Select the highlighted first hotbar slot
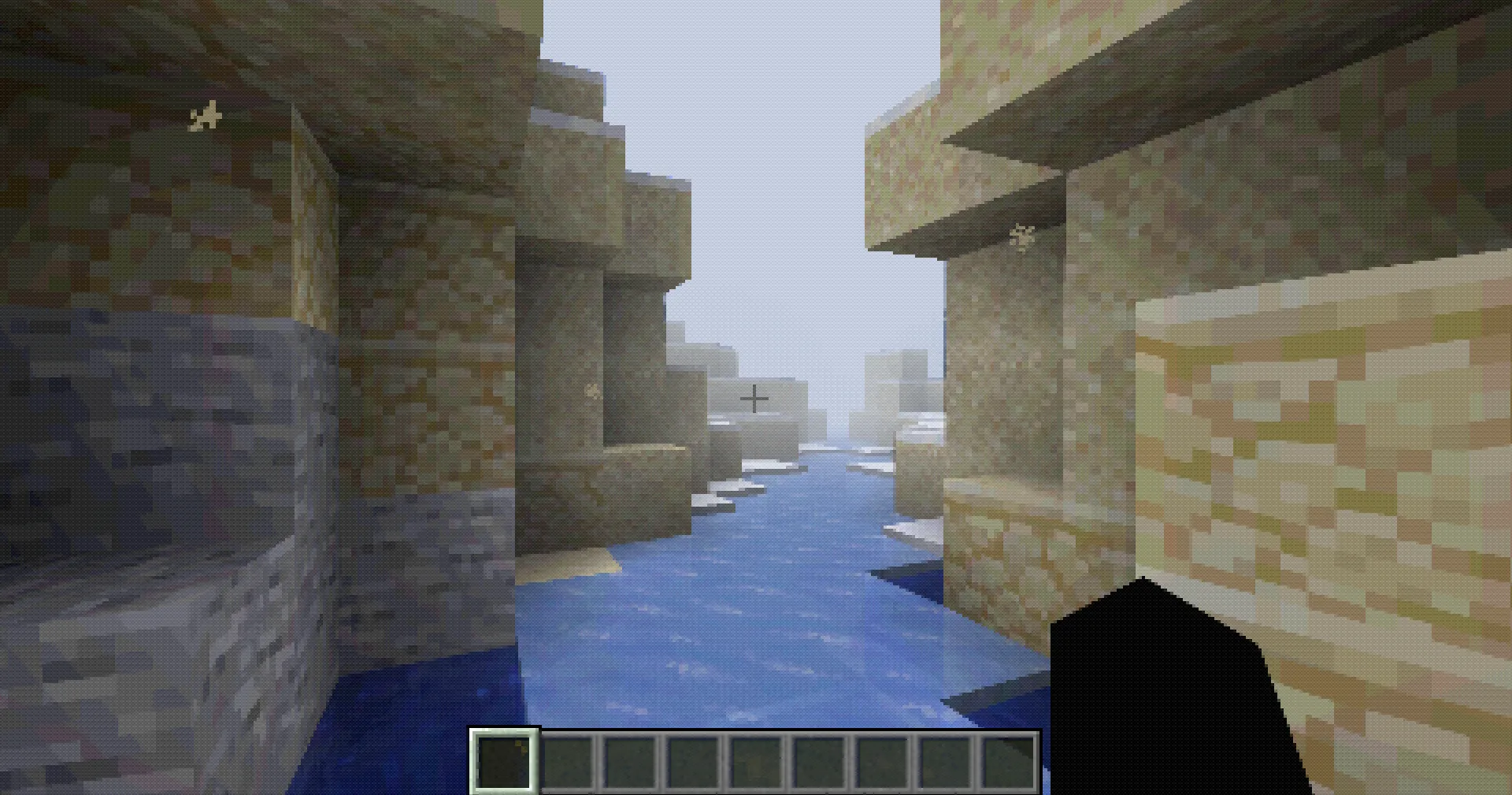 click(x=504, y=761)
